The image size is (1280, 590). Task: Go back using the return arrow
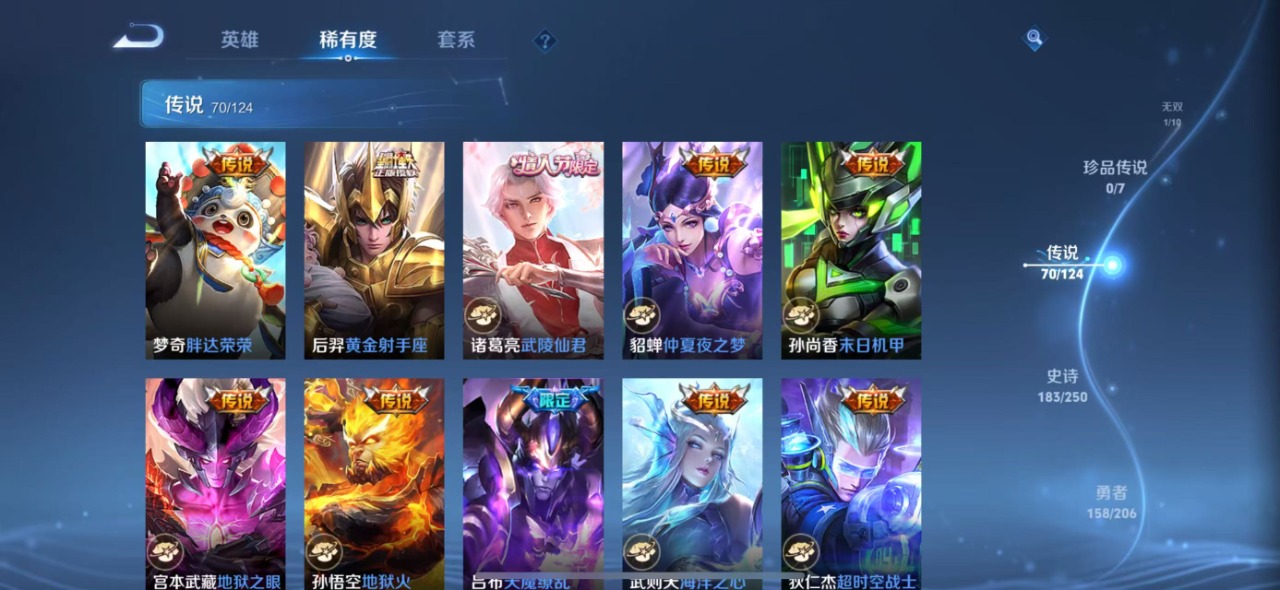coord(138,38)
